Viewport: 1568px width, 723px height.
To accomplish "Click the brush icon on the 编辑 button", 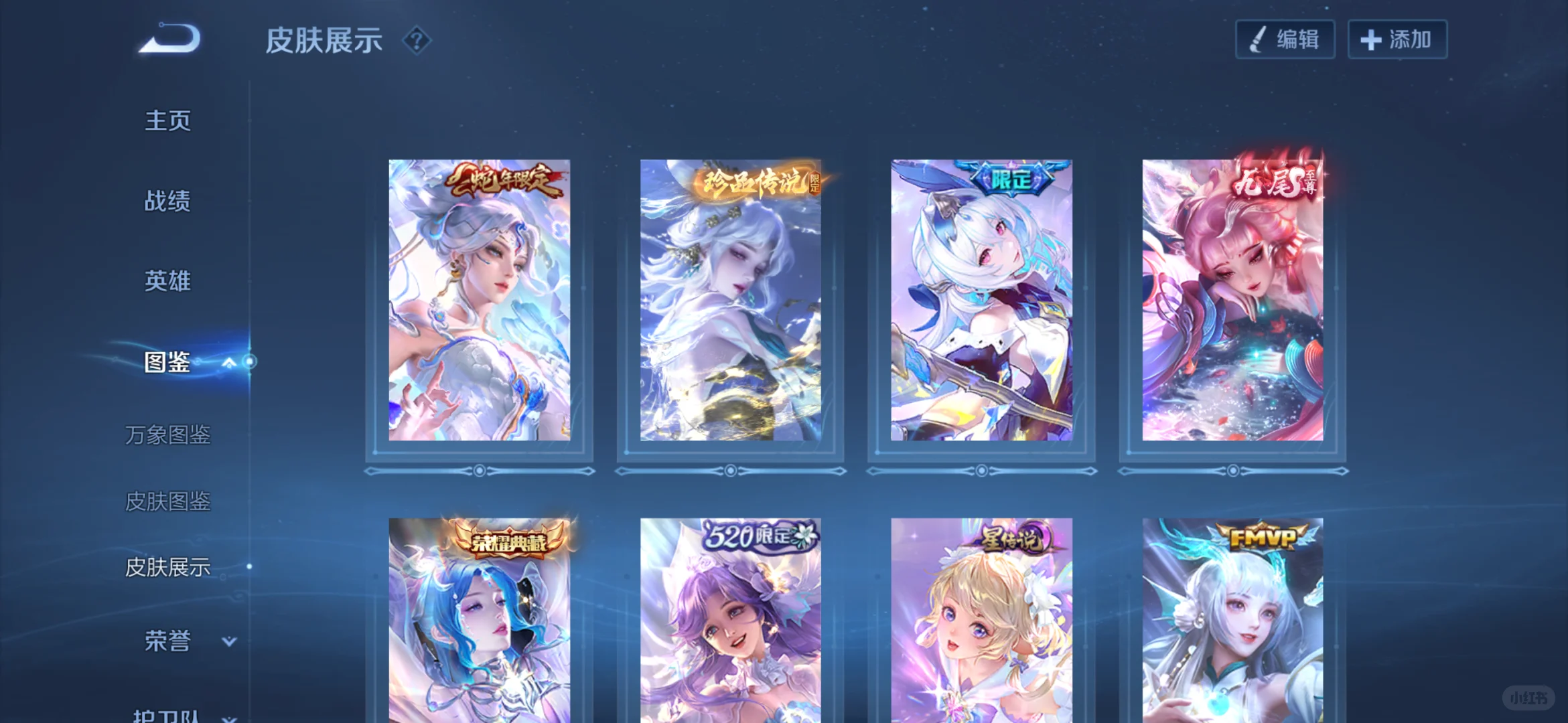I will (x=1257, y=38).
